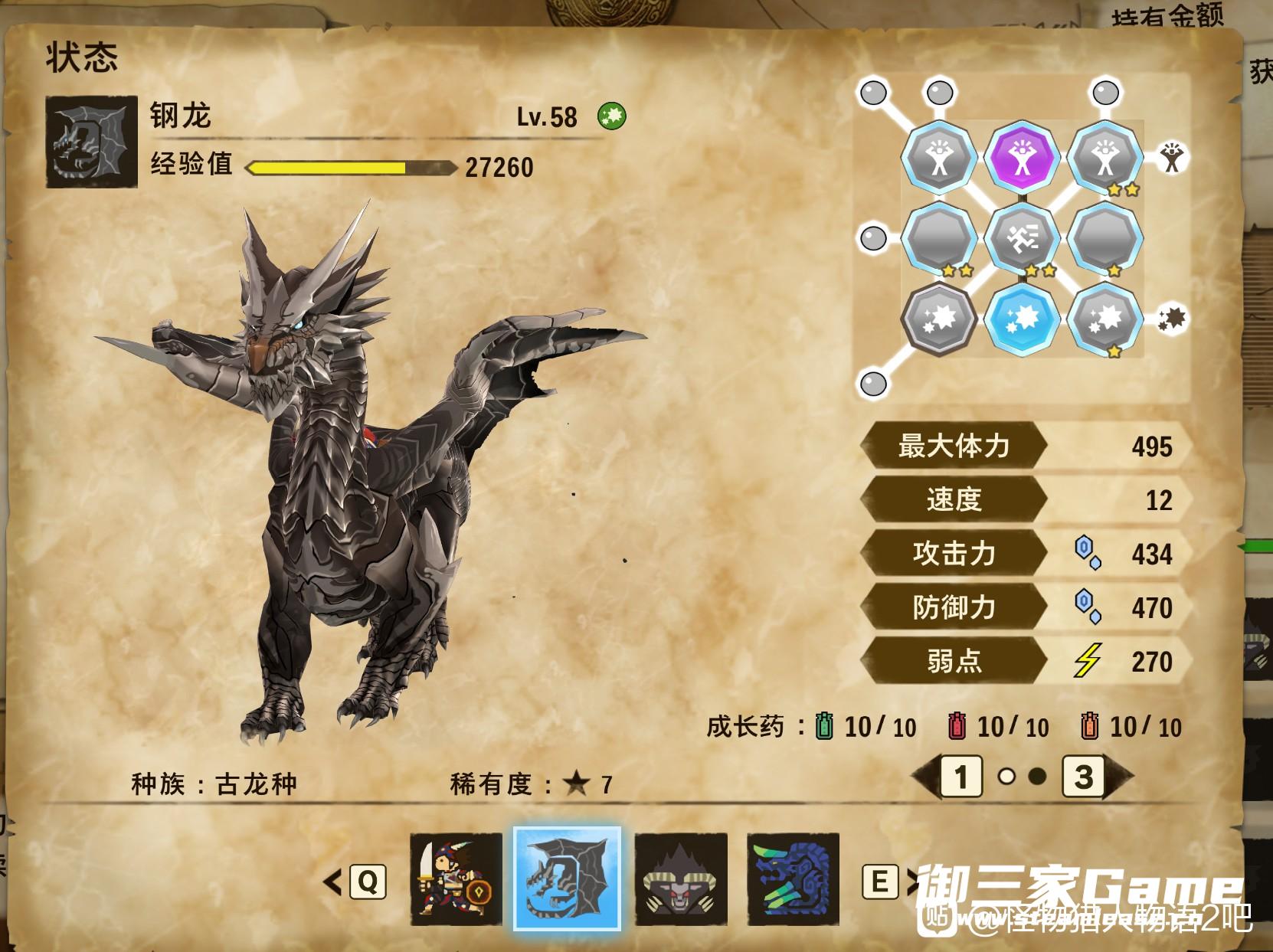Show the rider character's status
Image resolution: width=1273 pixels, height=952 pixels.
(456, 881)
